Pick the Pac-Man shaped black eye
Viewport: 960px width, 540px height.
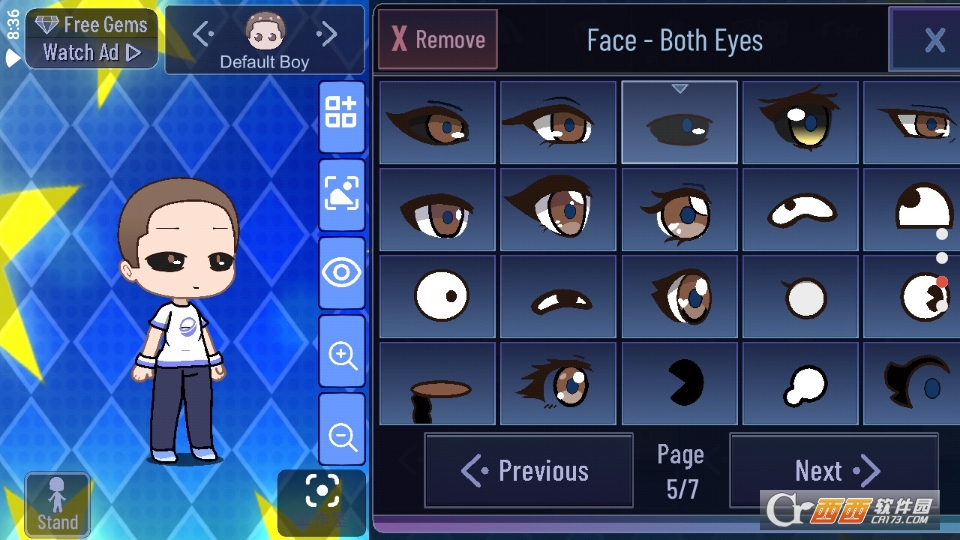click(680, 383)
